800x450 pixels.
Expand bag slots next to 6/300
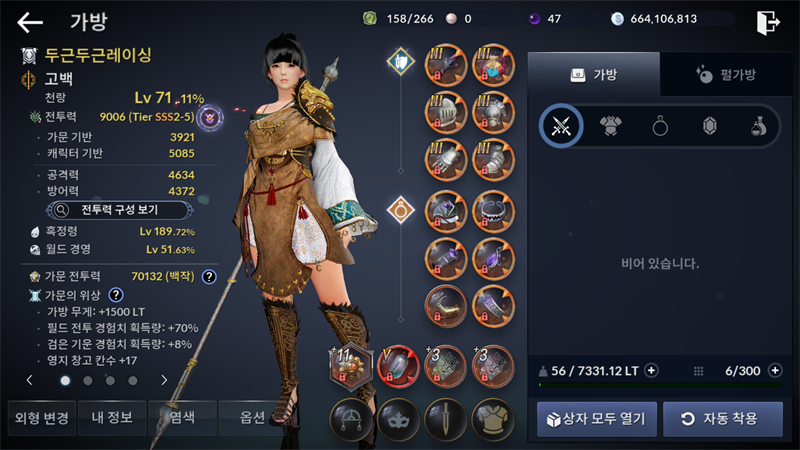tap(775, 370)
